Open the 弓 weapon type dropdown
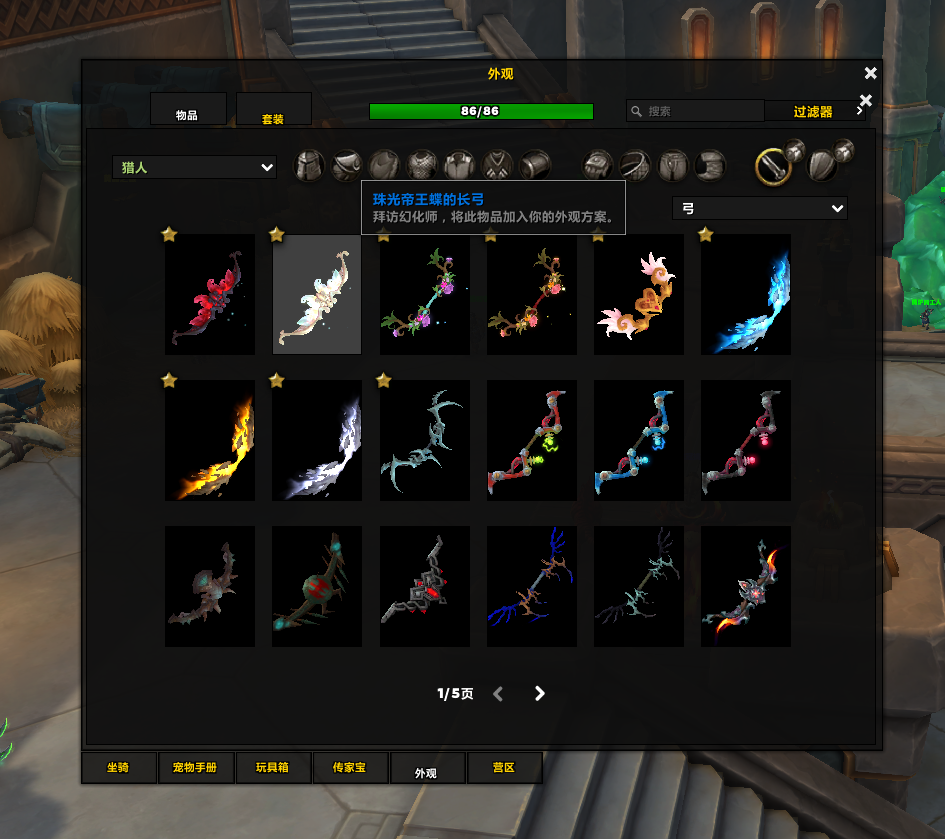Image resolution: width=945 pixels, height=839 pixels. (x=760, y=208)
